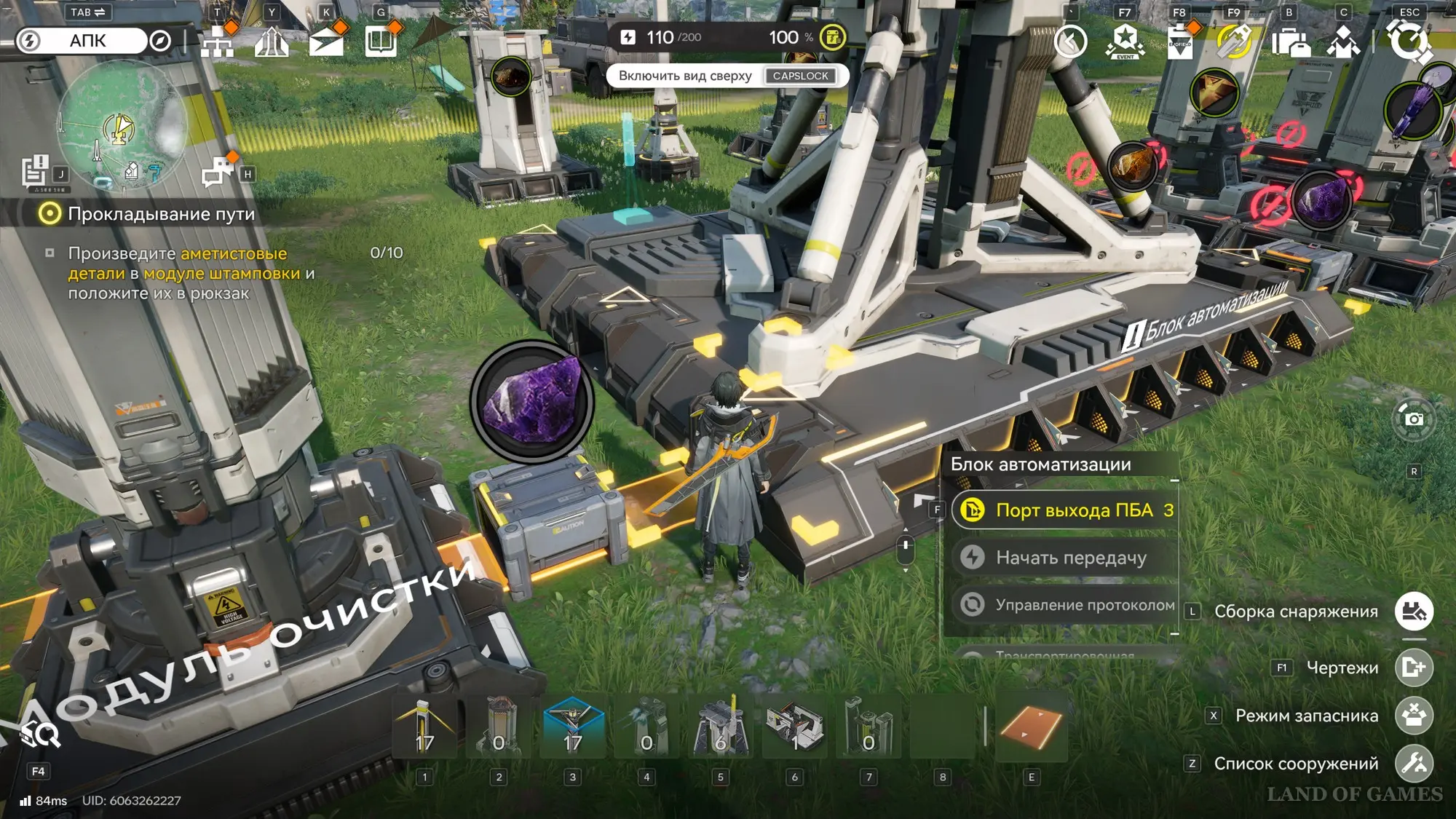Toggle Режим запасника mode

pos(1414,716)
